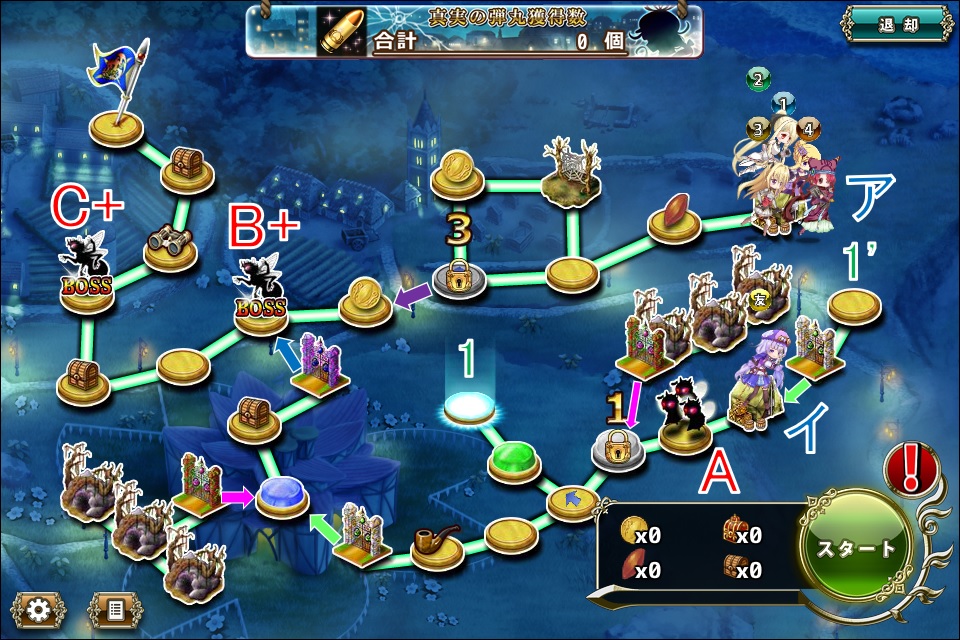
Task: Open the list log button
Action: (114, 607)
